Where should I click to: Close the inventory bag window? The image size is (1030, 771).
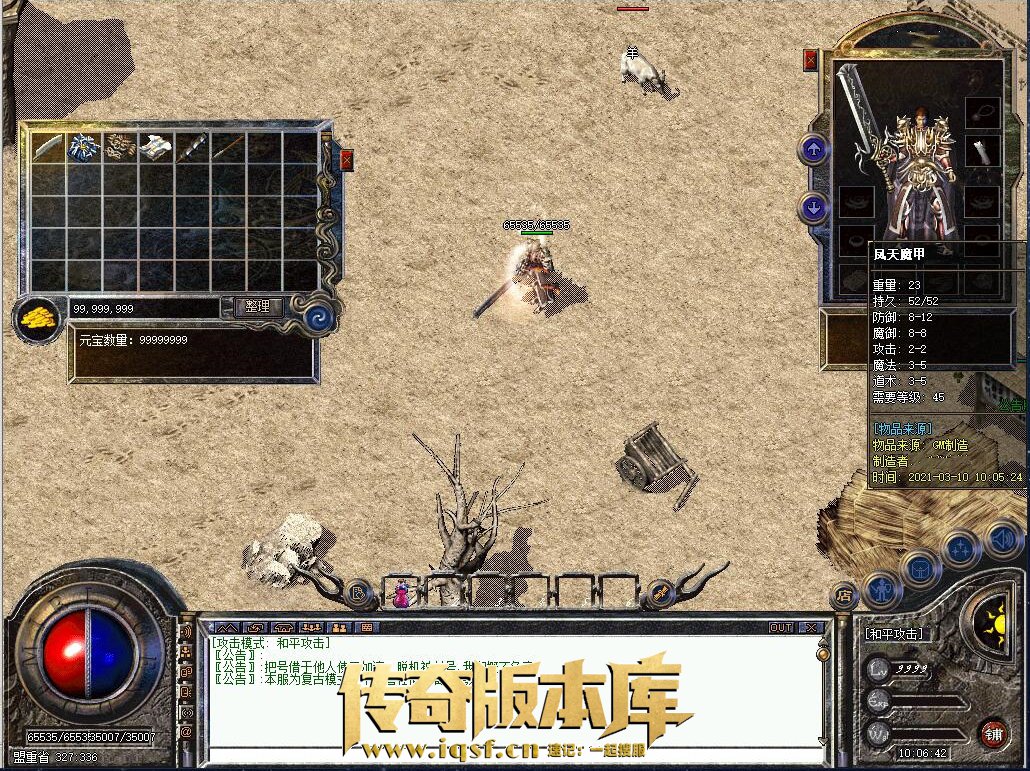(346, 159)
